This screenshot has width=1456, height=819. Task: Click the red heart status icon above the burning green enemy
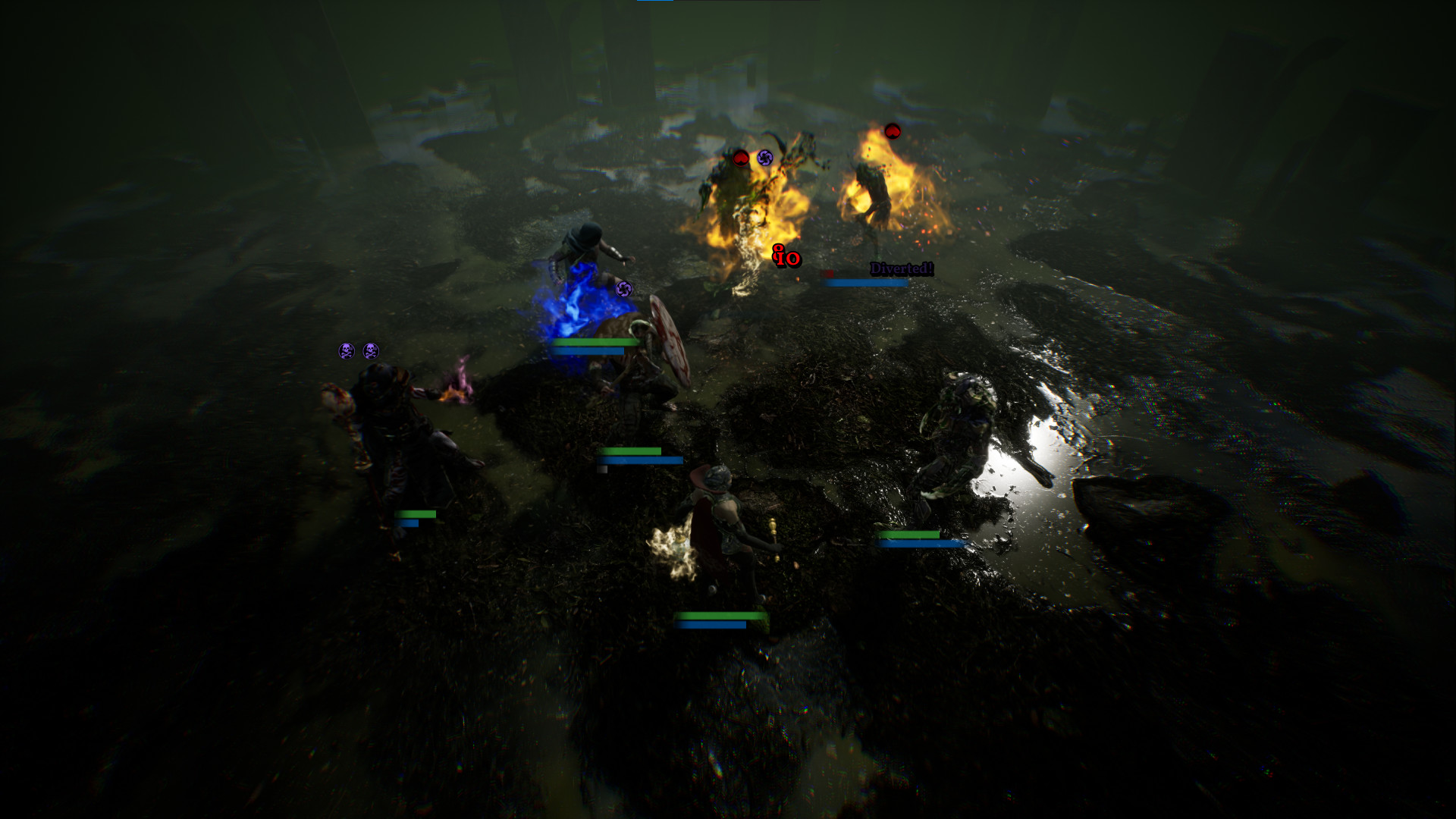(741, 158)
